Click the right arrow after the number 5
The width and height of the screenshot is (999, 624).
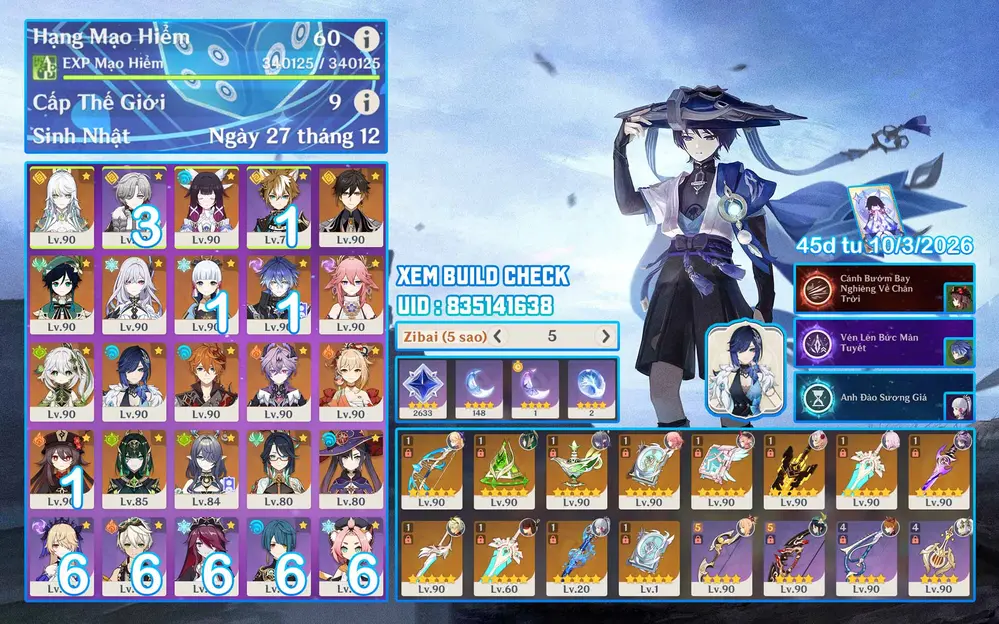coord(604,337)
